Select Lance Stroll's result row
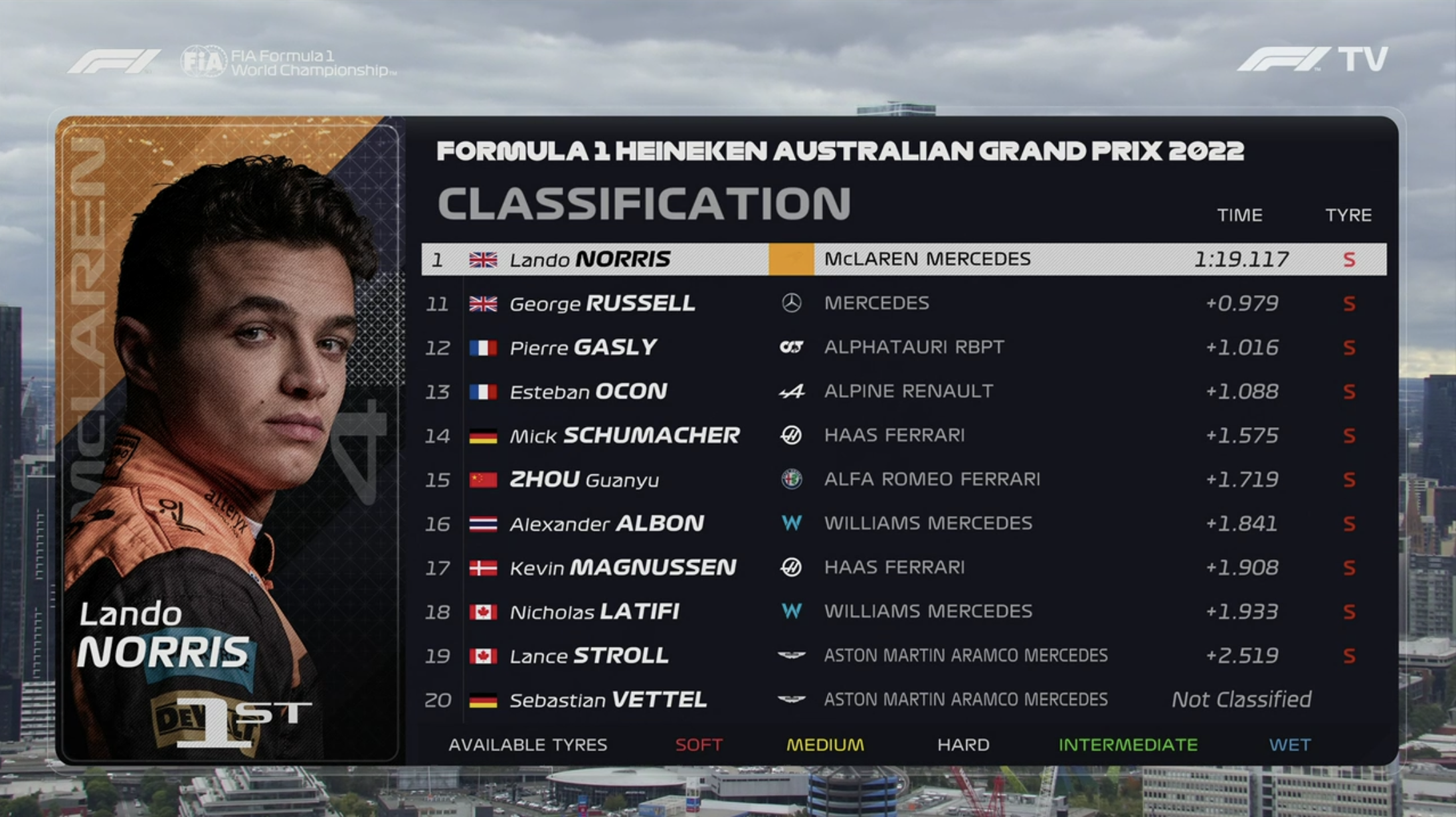Screen dimensions: 1456x817 click(x=903, y=656)
